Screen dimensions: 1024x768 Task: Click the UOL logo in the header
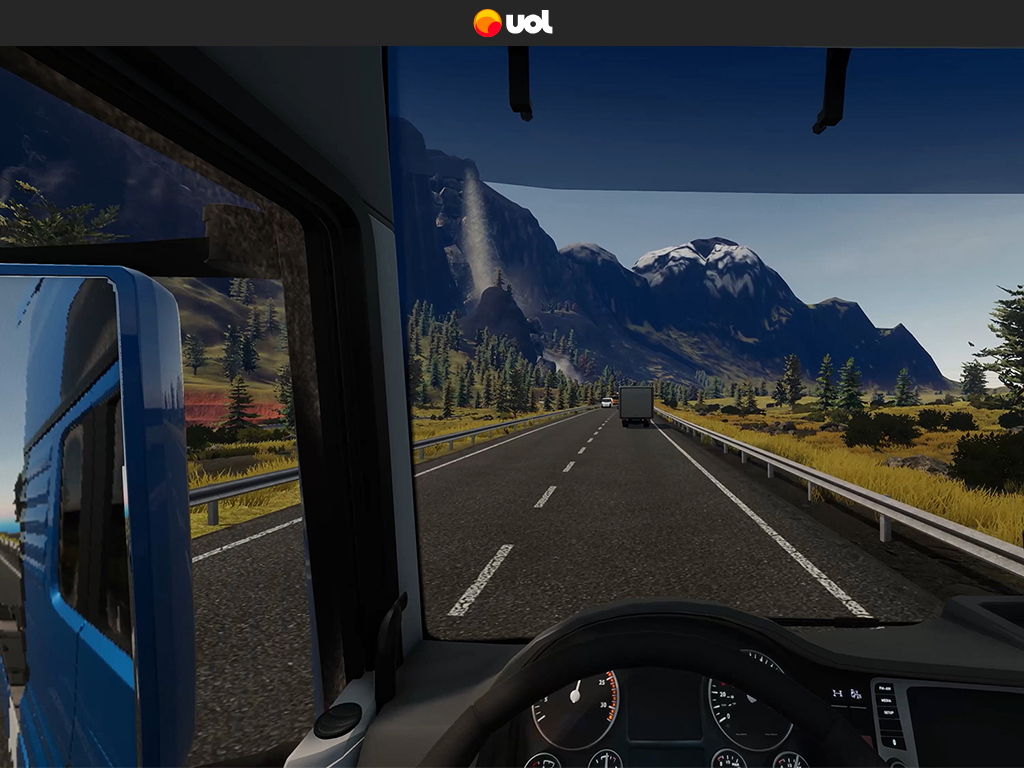(512, 22)
